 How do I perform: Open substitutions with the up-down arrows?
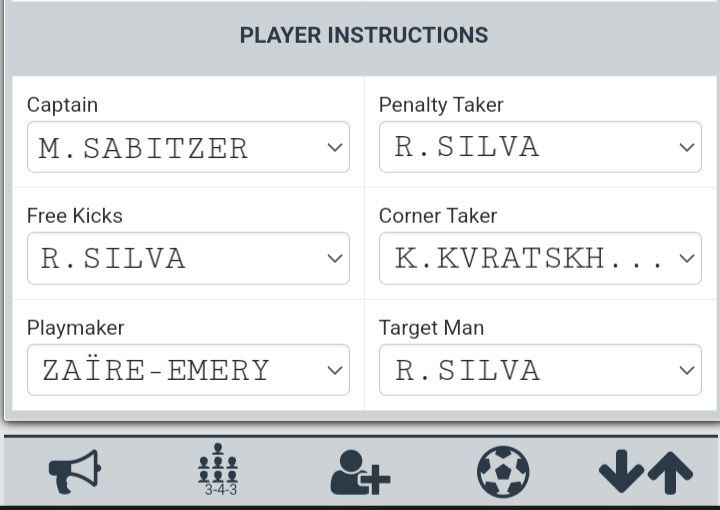coord(645,472)
